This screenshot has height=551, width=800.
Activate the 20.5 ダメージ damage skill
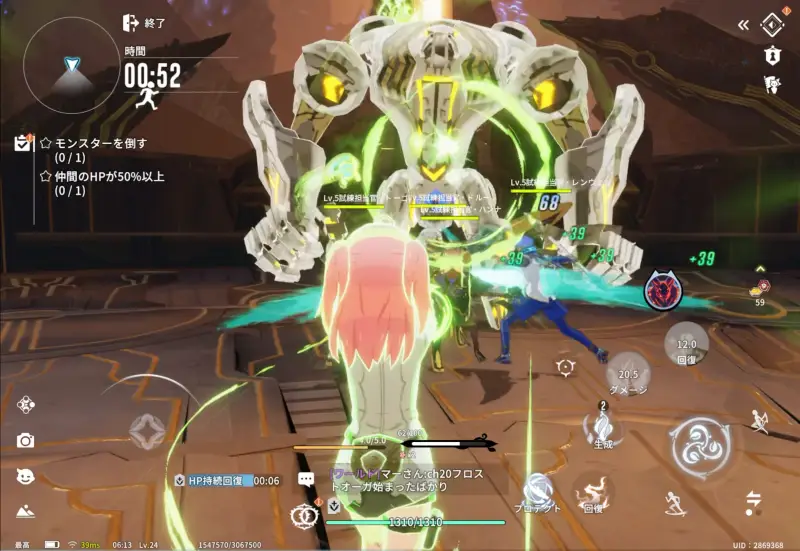pos(628,375)
